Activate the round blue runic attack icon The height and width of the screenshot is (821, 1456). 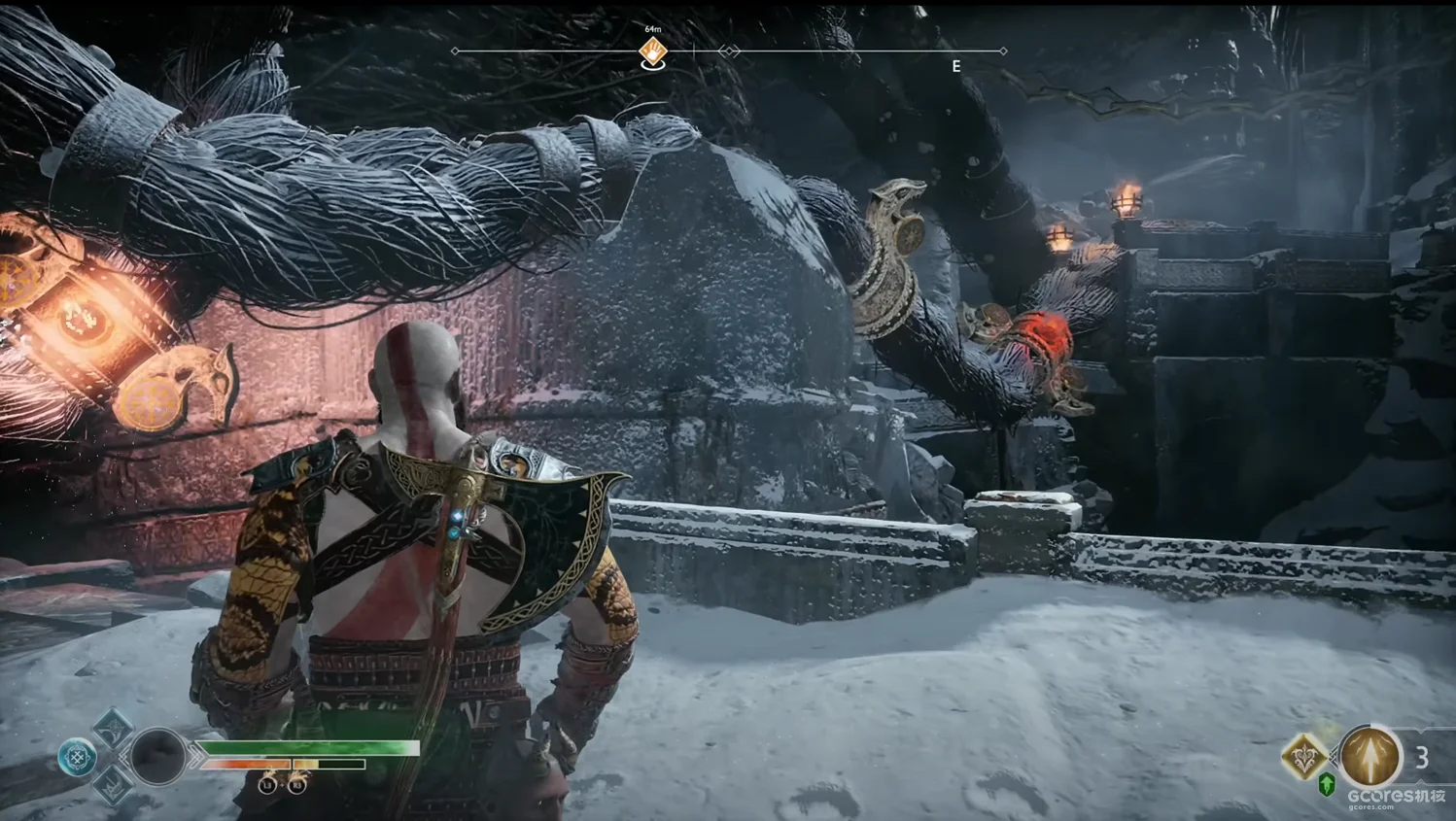[x=77, y=757]
